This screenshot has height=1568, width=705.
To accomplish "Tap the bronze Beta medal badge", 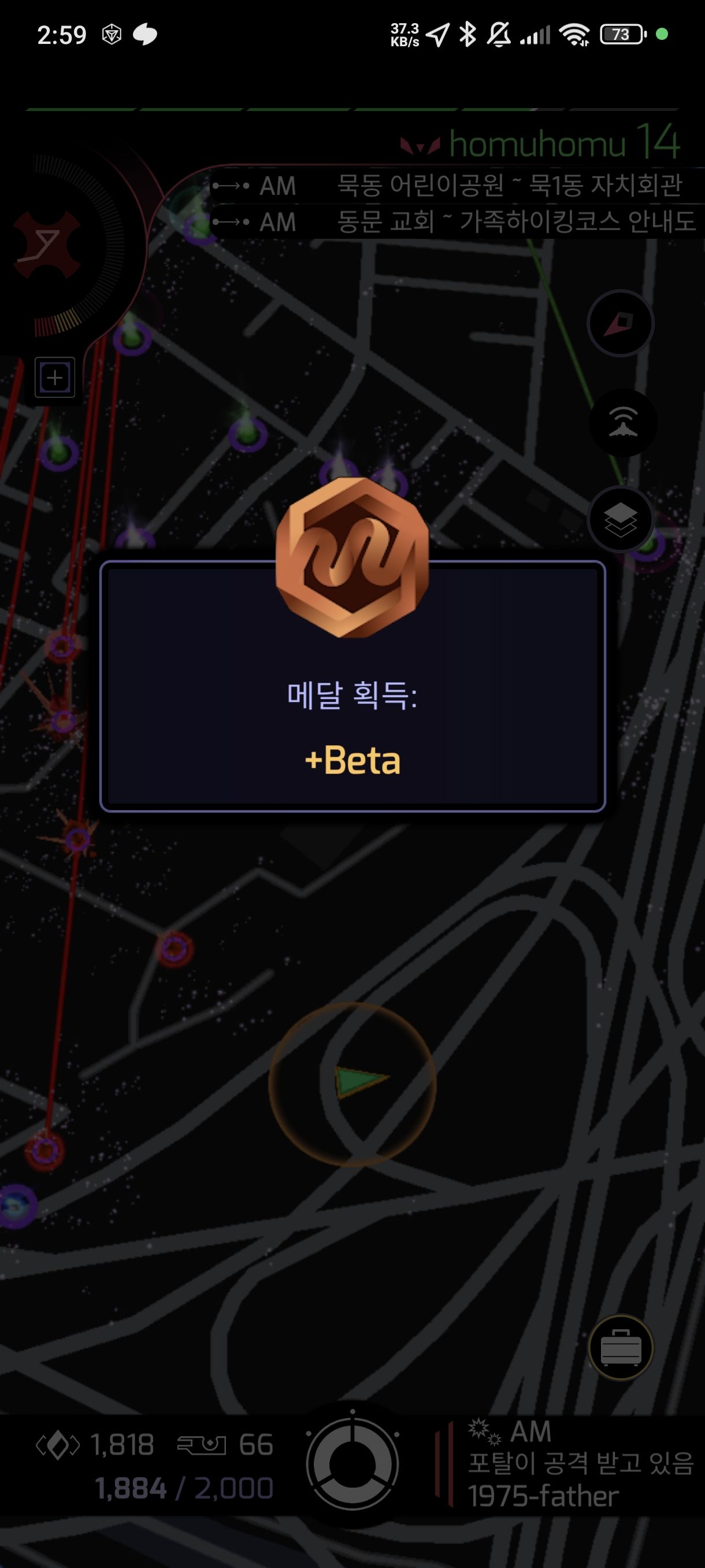I will (352, 557).
